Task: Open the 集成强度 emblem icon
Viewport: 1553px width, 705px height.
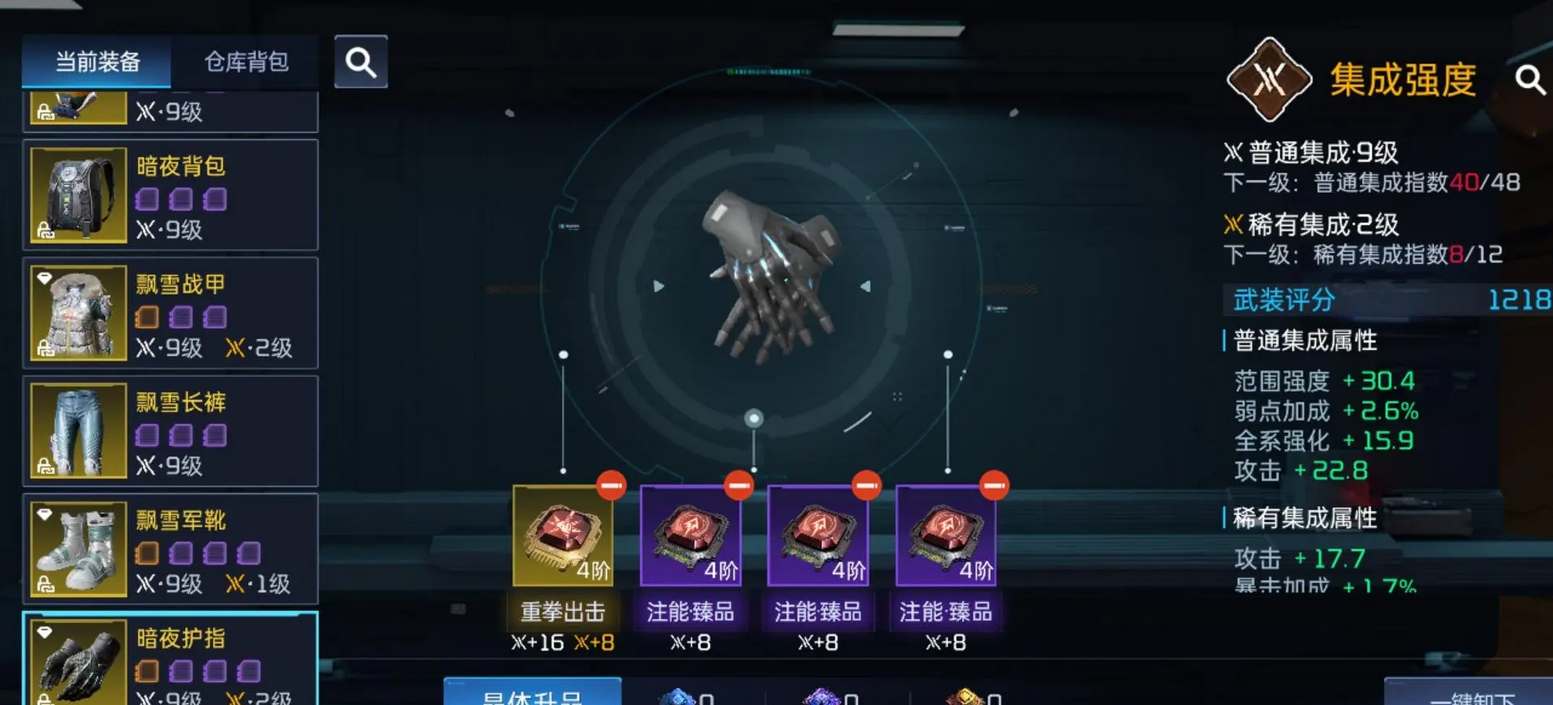Action: tap(1269, 79)
